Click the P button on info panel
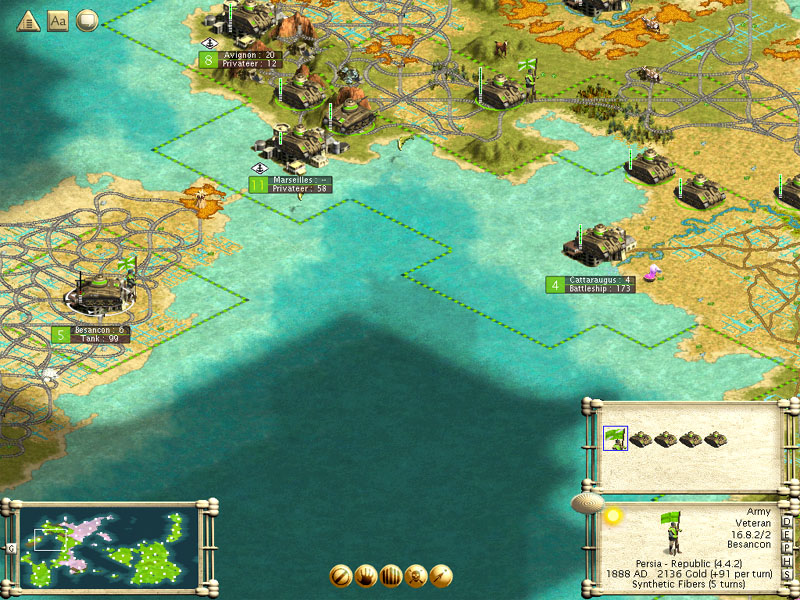The width and height of the screenshot is (800, 600). click(x=787, y=548)
